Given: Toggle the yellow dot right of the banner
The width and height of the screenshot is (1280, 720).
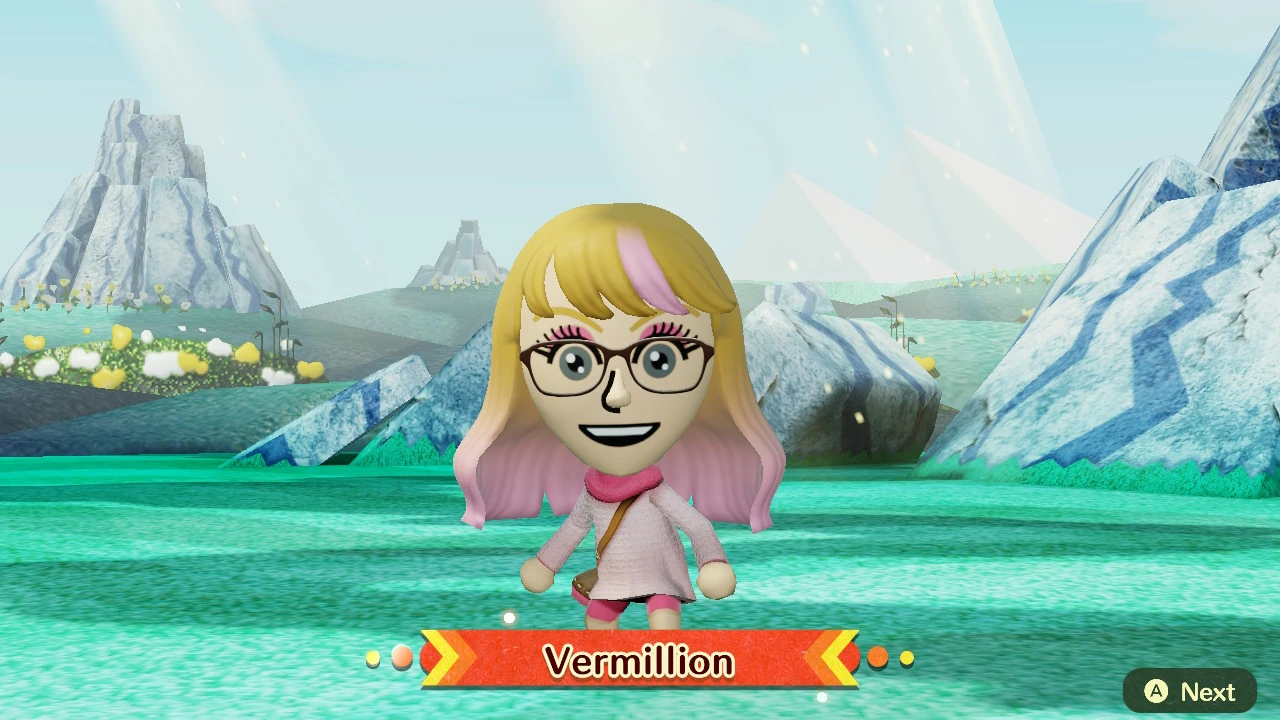Looking at the screenshot, I should coord(906,657).
